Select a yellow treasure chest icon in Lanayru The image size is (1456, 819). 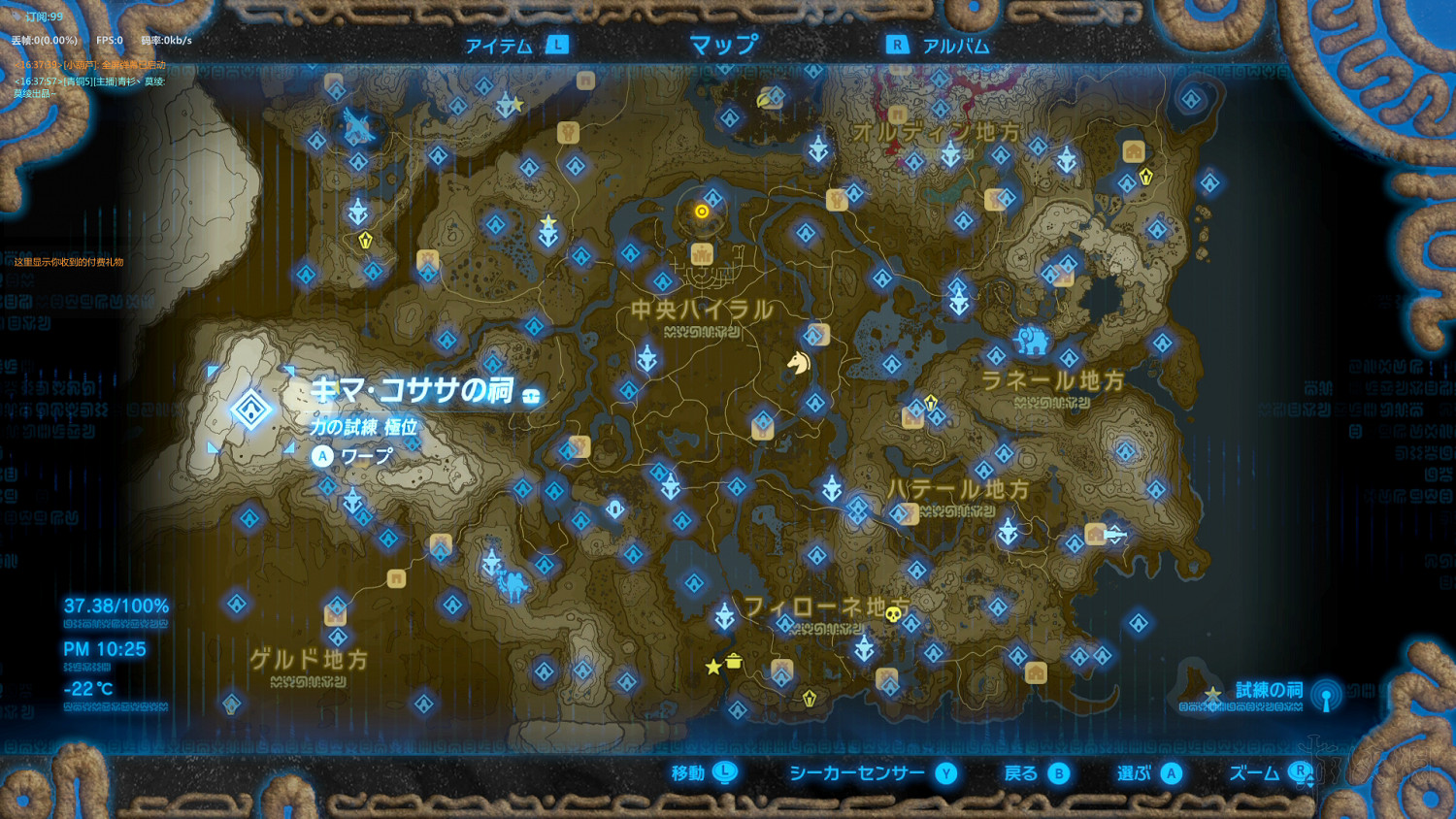(x=929, y=402)
